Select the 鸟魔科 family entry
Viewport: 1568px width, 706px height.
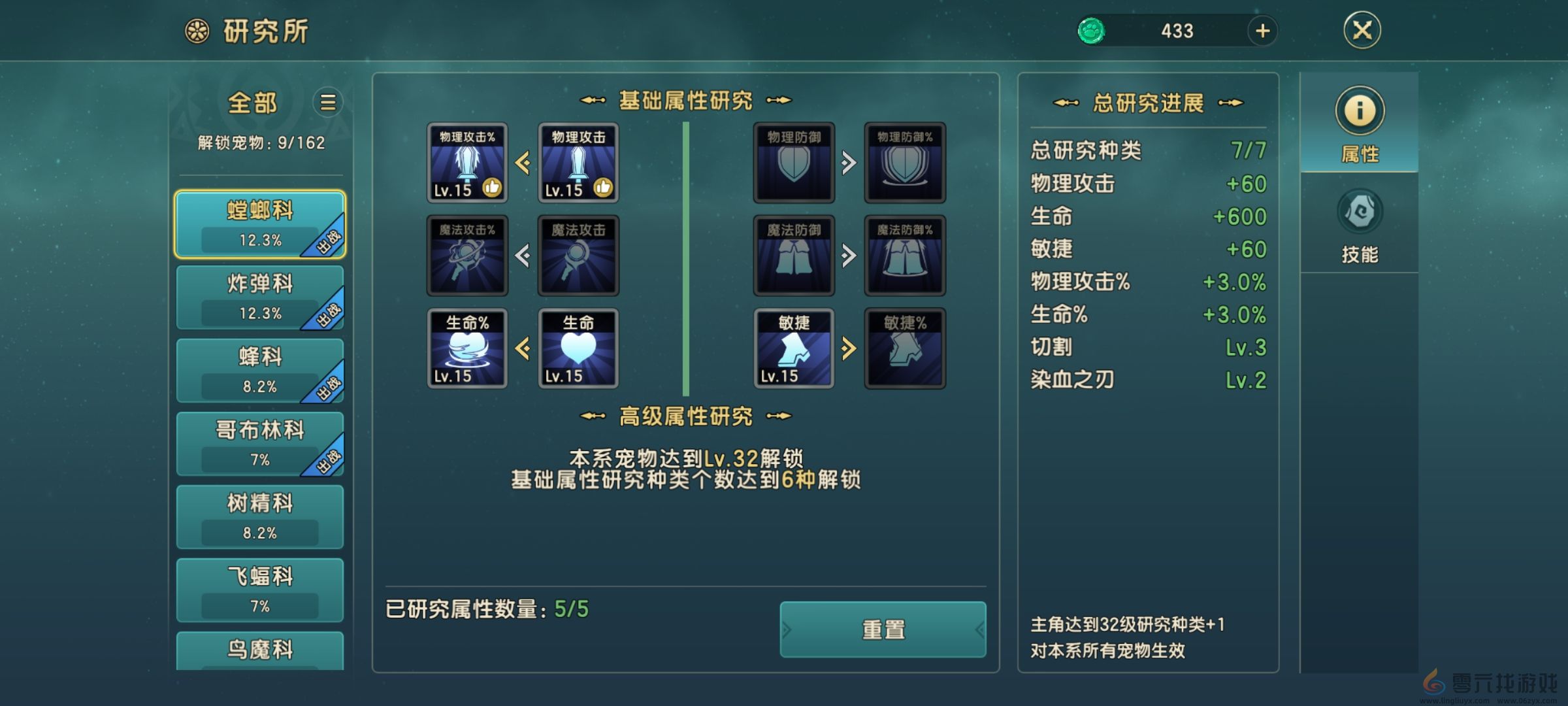[261, 649]
